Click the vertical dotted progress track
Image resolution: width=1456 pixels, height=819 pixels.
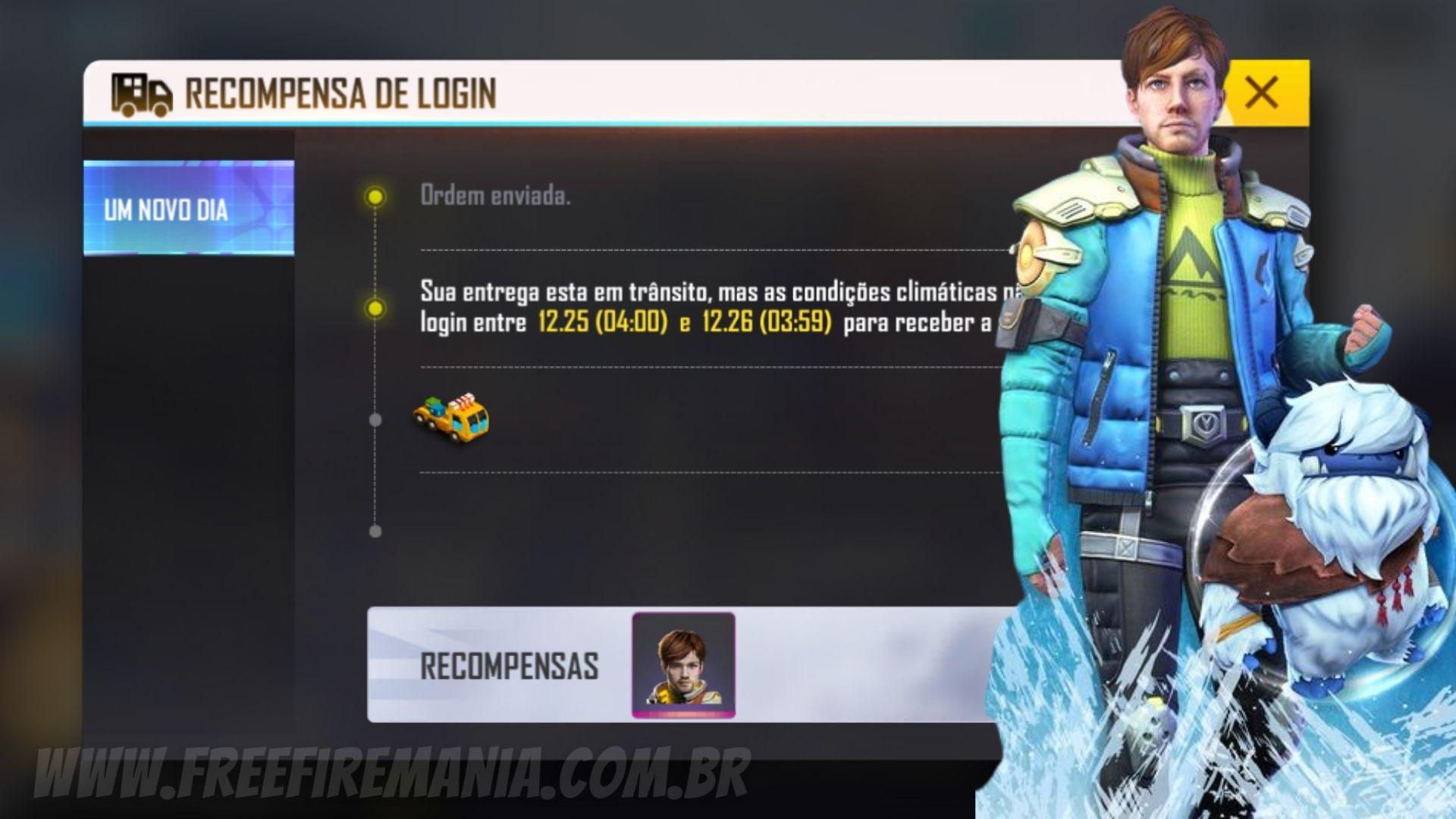tap(373, 364)
